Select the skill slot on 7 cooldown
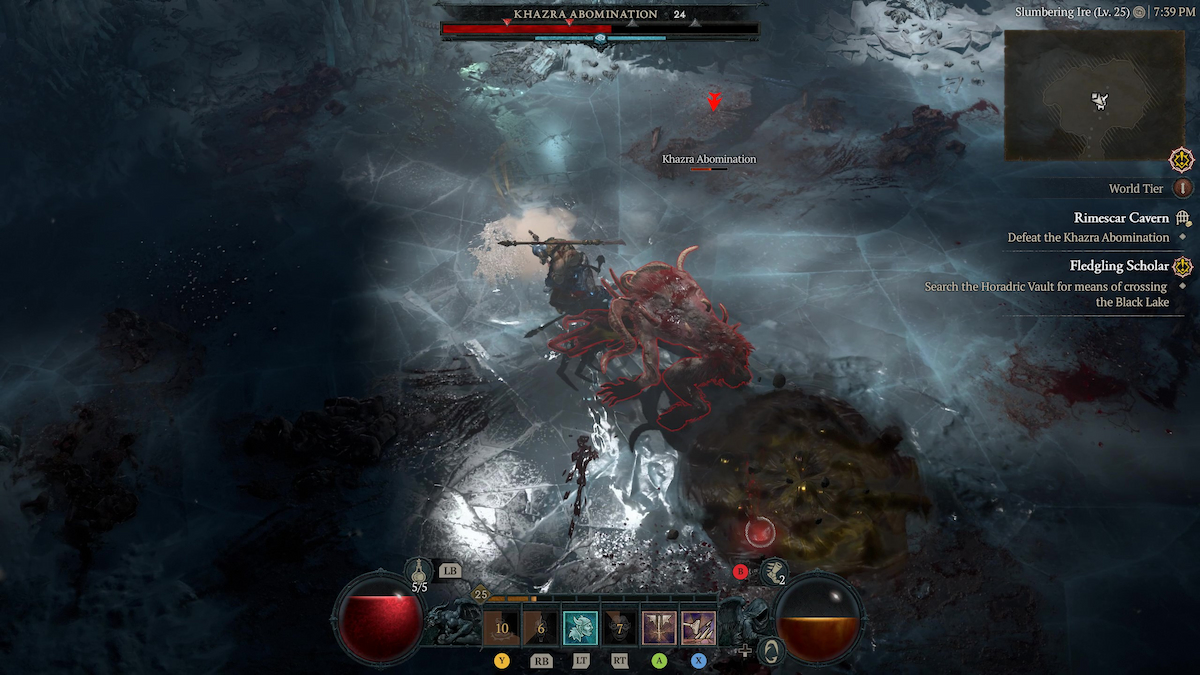The width and height of the screenshot is (1200, 675). click(x=620, y=628)
